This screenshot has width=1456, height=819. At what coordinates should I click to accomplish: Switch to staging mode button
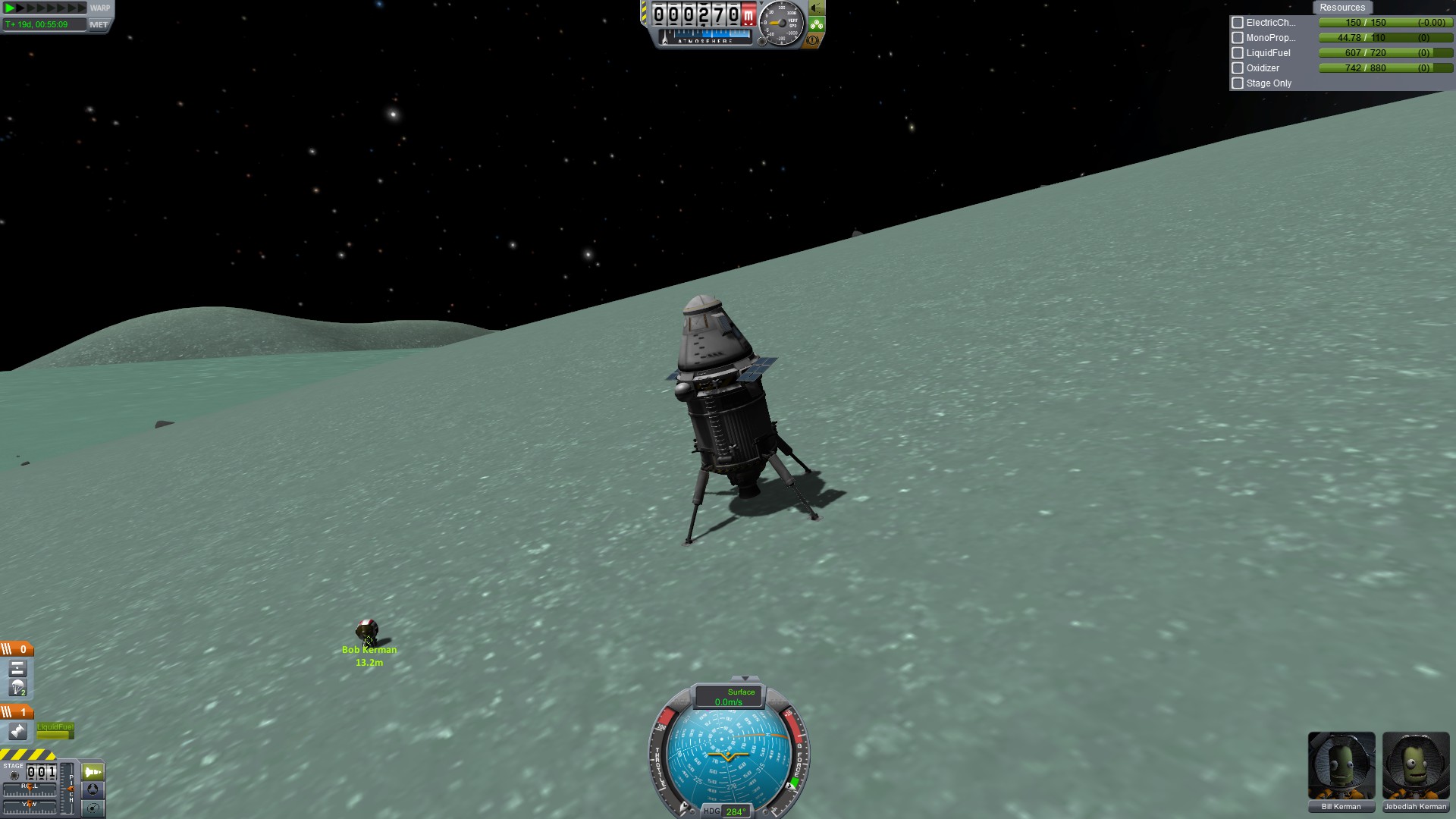coord(93,772)
